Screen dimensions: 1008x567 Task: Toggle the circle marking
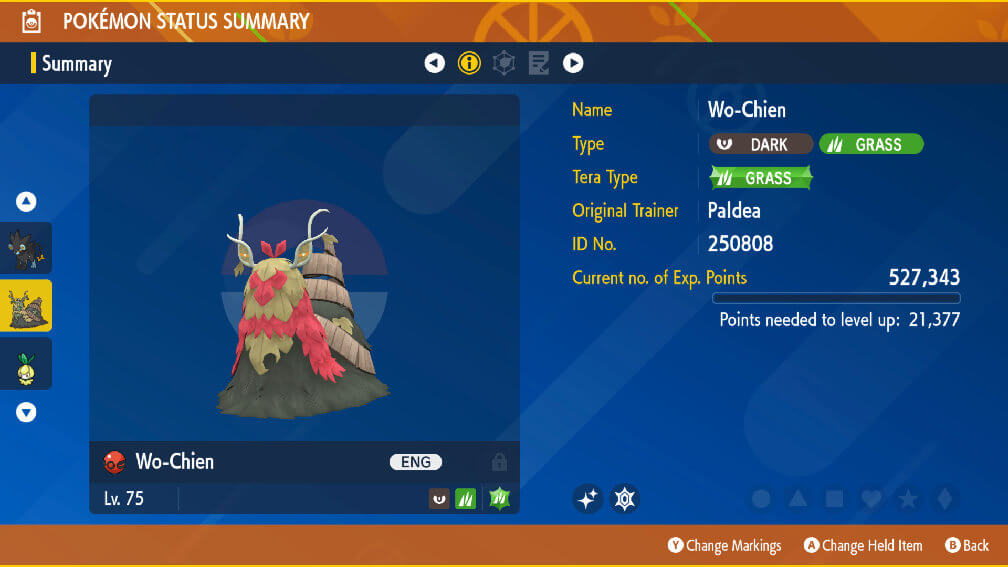click(x=761, y=498)
